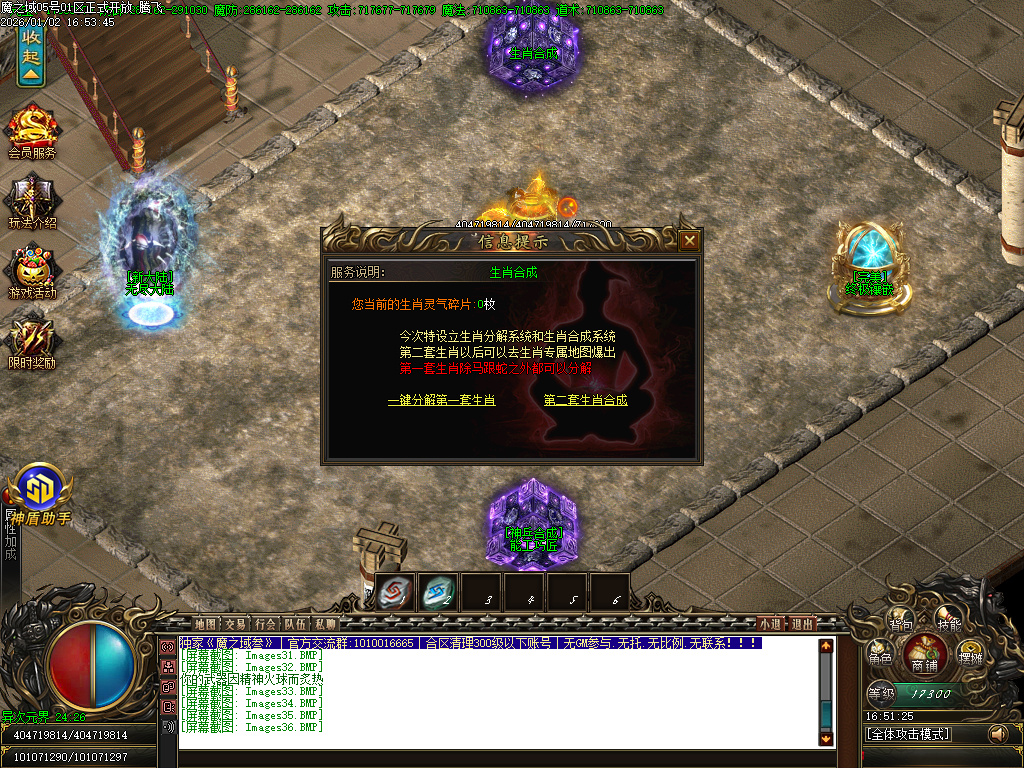Image resolution: width=1024 pixels, height=768 pixels.
Task: Select 第二套生肖合成 option
Action: click(586, 400)
